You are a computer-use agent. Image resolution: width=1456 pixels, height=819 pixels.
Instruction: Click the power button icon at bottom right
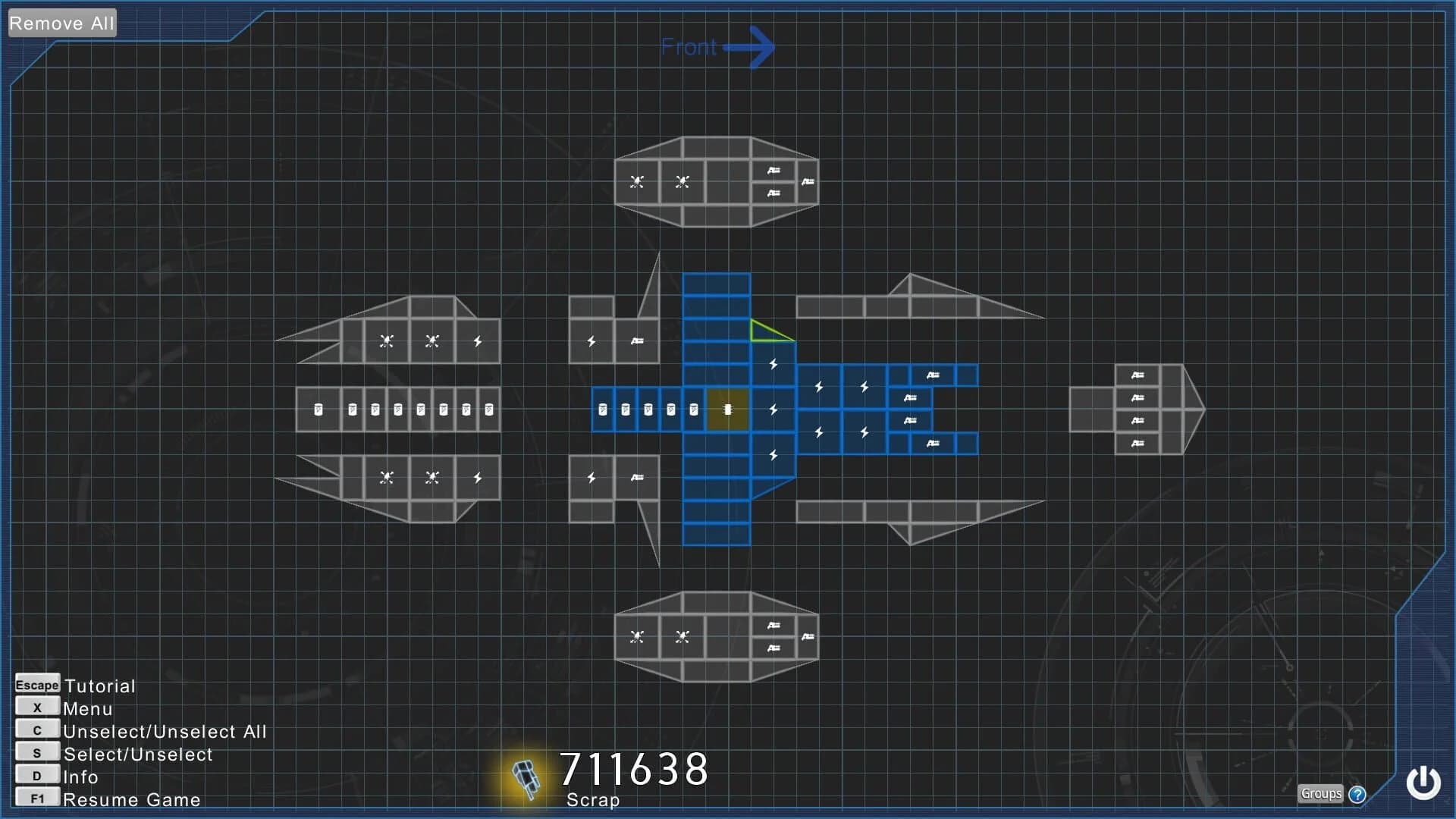pos(1423,783)
